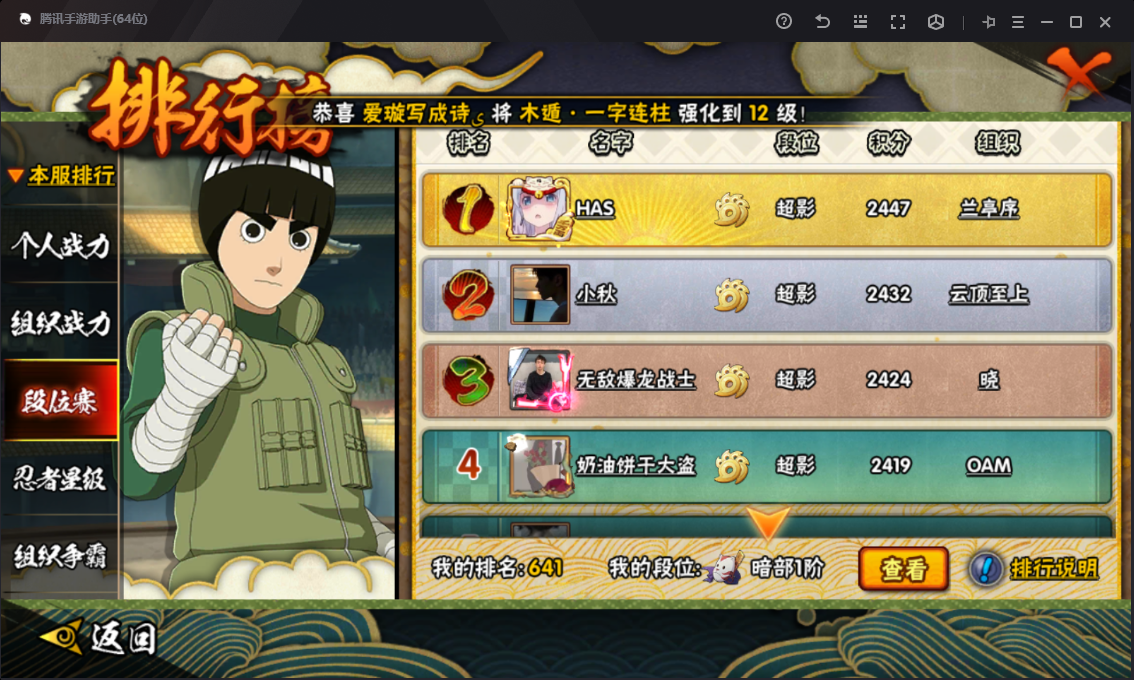Open the 排行说明 info button
This screenshot has height=680, width=1134.
tap(1034, 569)
